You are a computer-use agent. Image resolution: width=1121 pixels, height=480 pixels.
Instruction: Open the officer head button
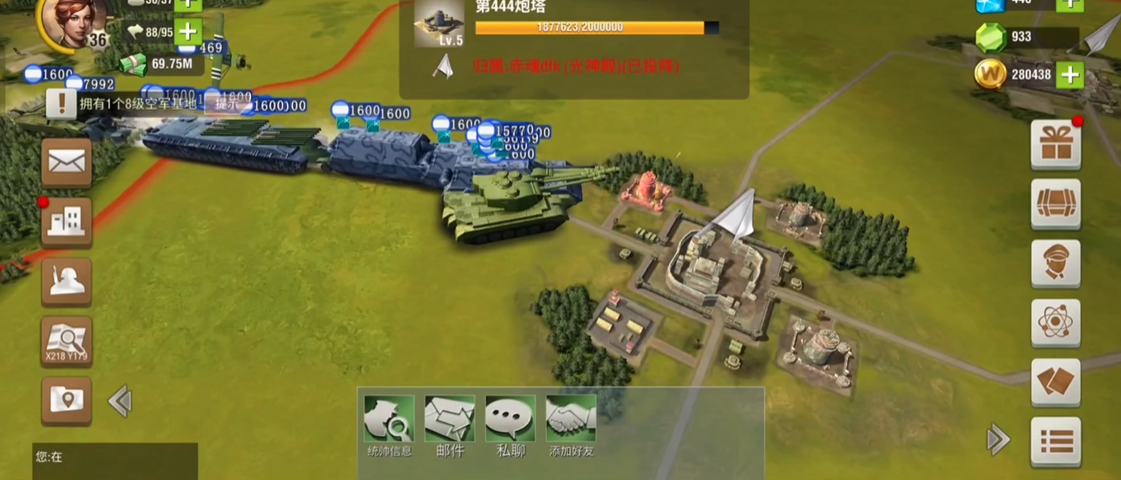(1055, 263)
